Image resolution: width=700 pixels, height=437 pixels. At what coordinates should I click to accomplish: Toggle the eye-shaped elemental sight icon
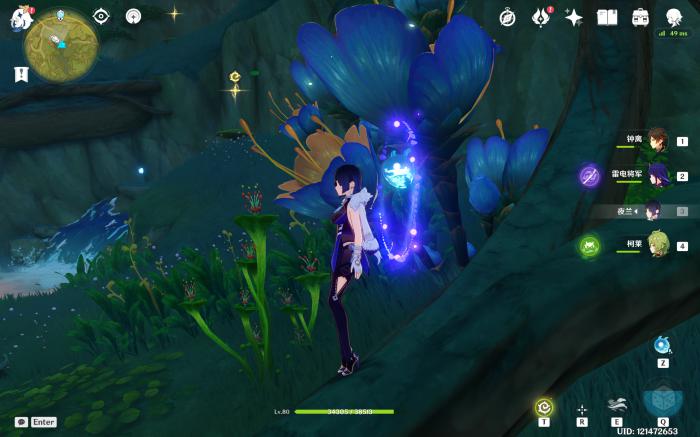point(100,16)
